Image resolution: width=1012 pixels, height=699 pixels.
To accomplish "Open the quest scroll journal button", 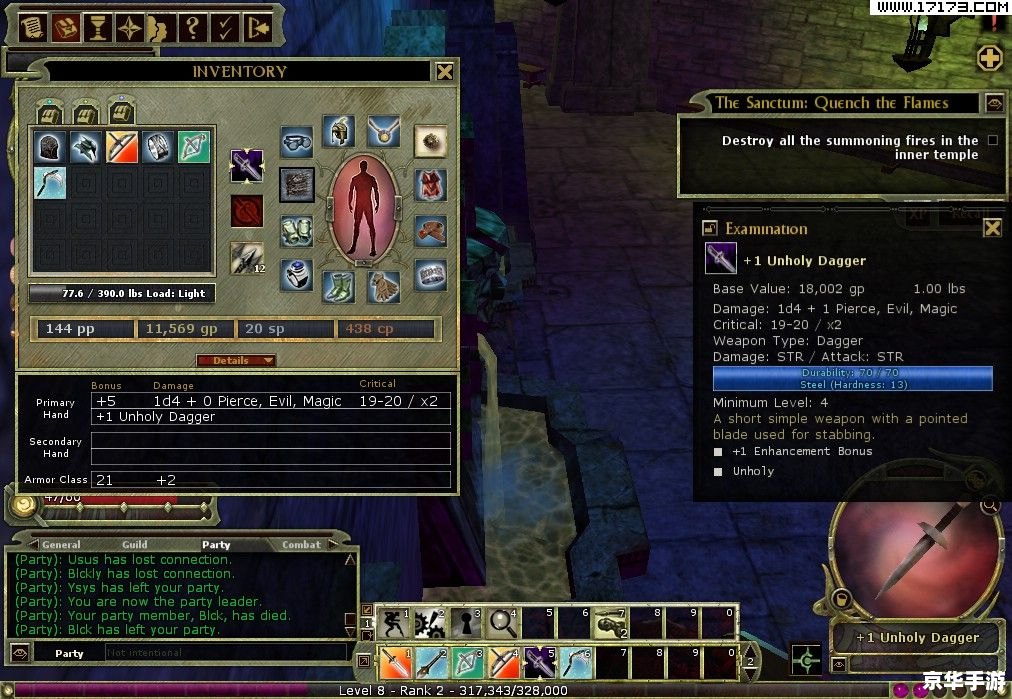I will coord(32,28).
